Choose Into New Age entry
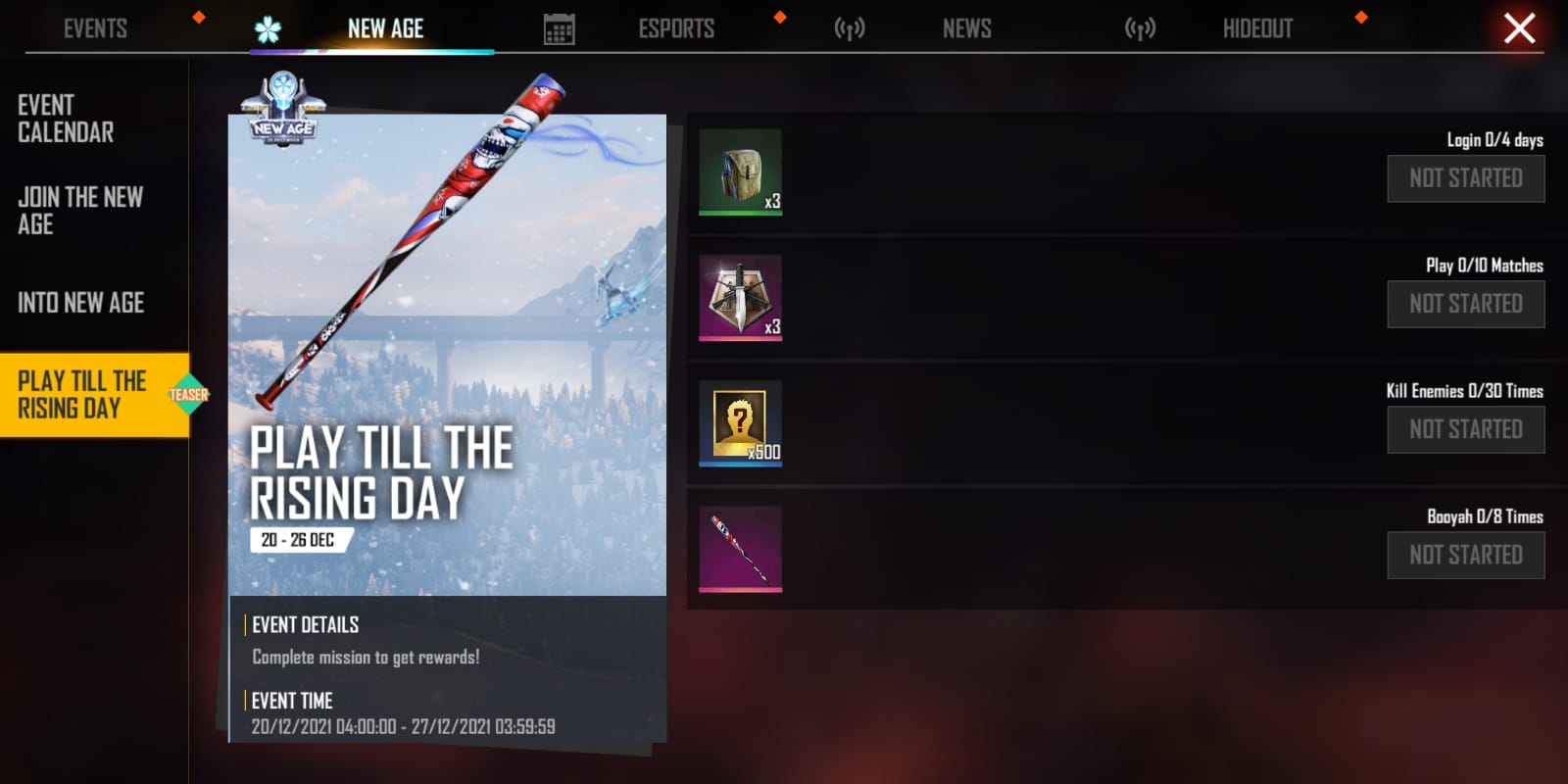Viewport: 1568px width, 784px height. point(80,303)
